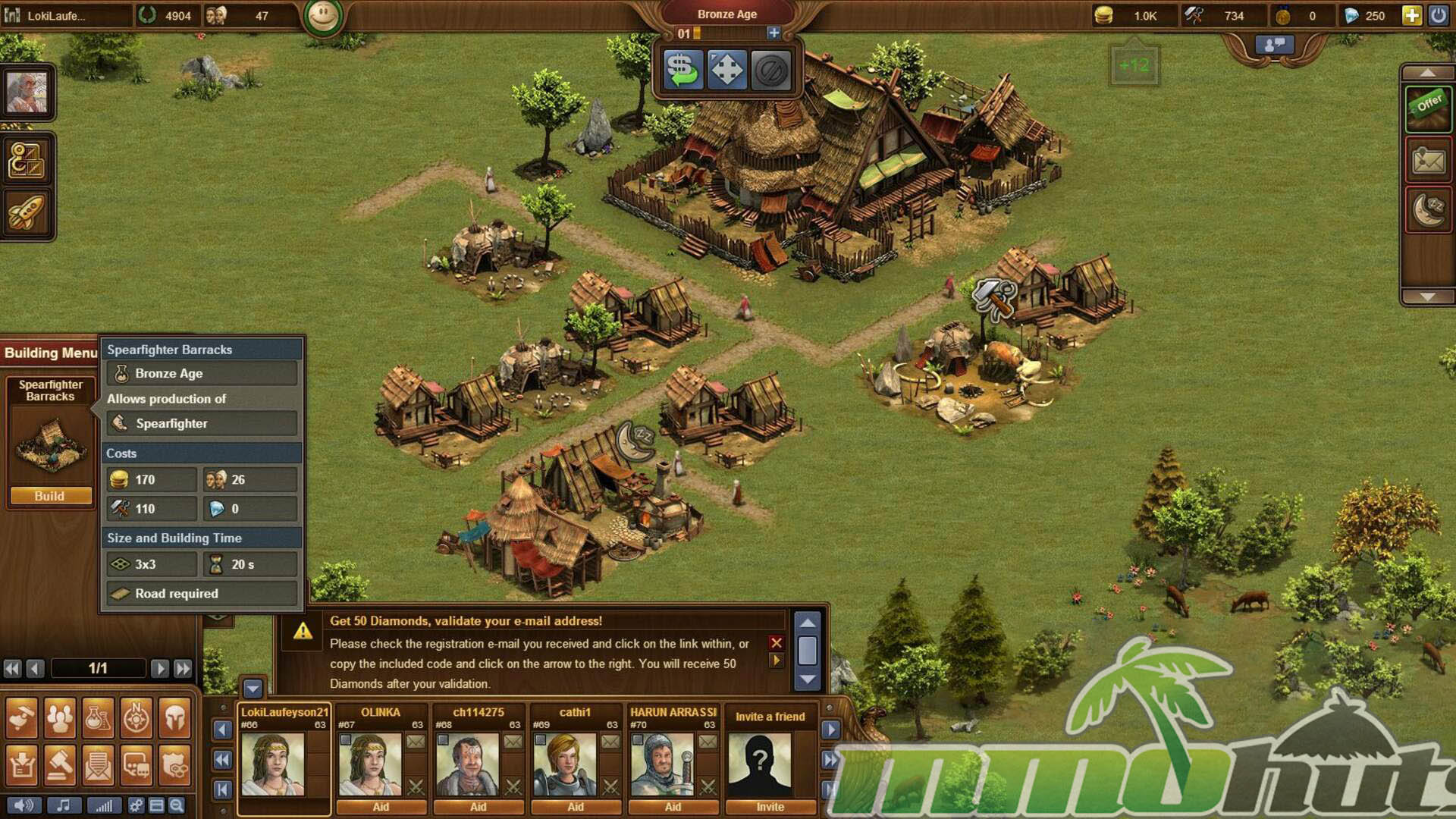The image size is (1456, 819).
Task: Invite a friend
Action: [770, 807]
